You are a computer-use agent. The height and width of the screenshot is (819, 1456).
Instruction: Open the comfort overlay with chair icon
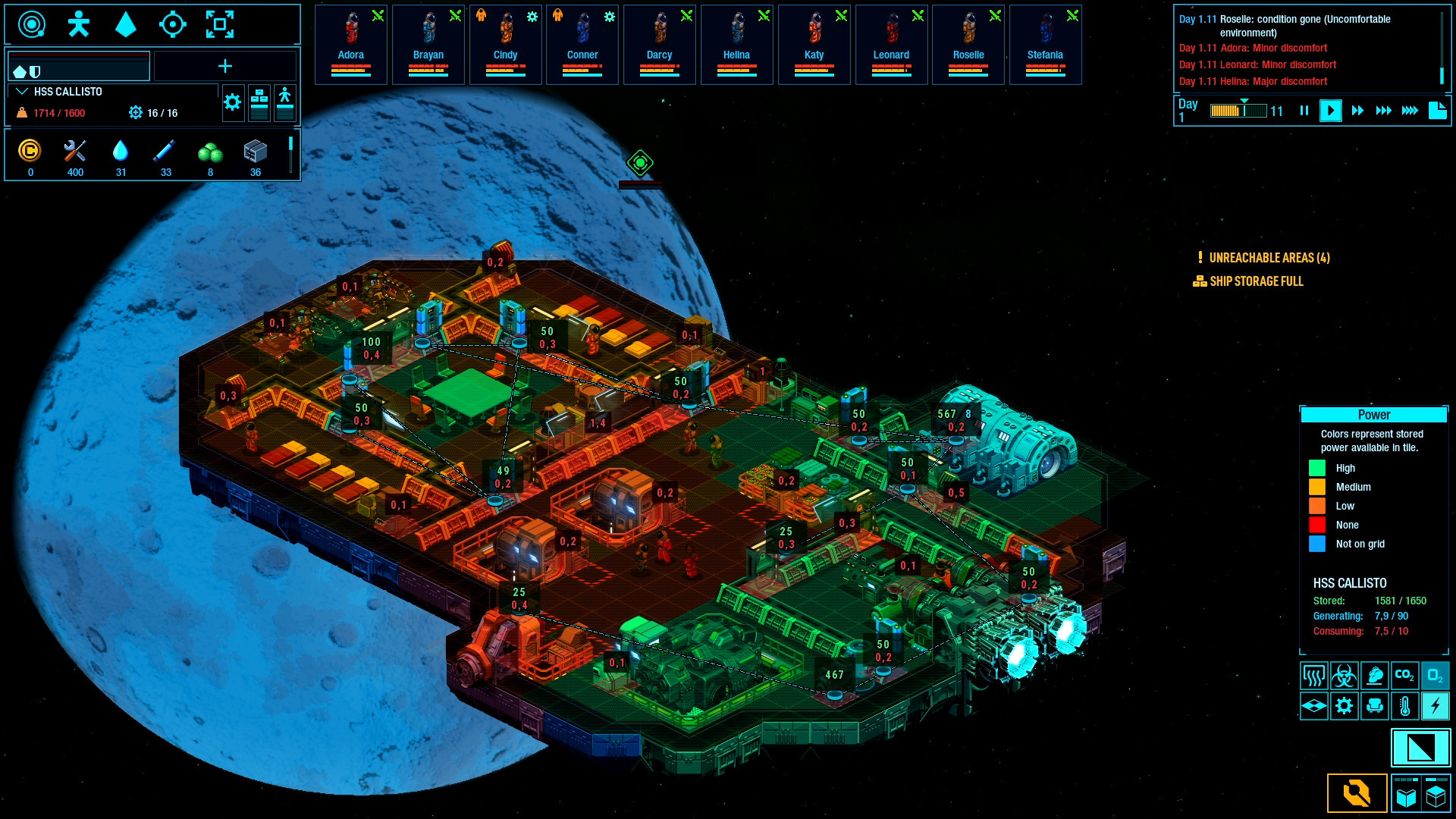coord(1375,706)
